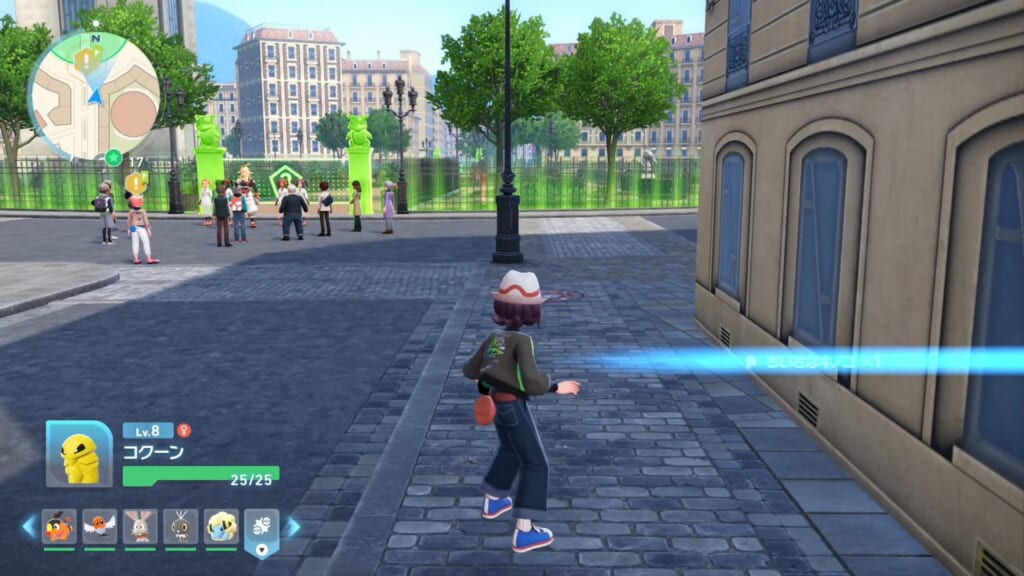Image resolution: width=1024 pixels, height=576 pixels.
Task: Choose Mareep from the party slots
Action: pos(221,525)
